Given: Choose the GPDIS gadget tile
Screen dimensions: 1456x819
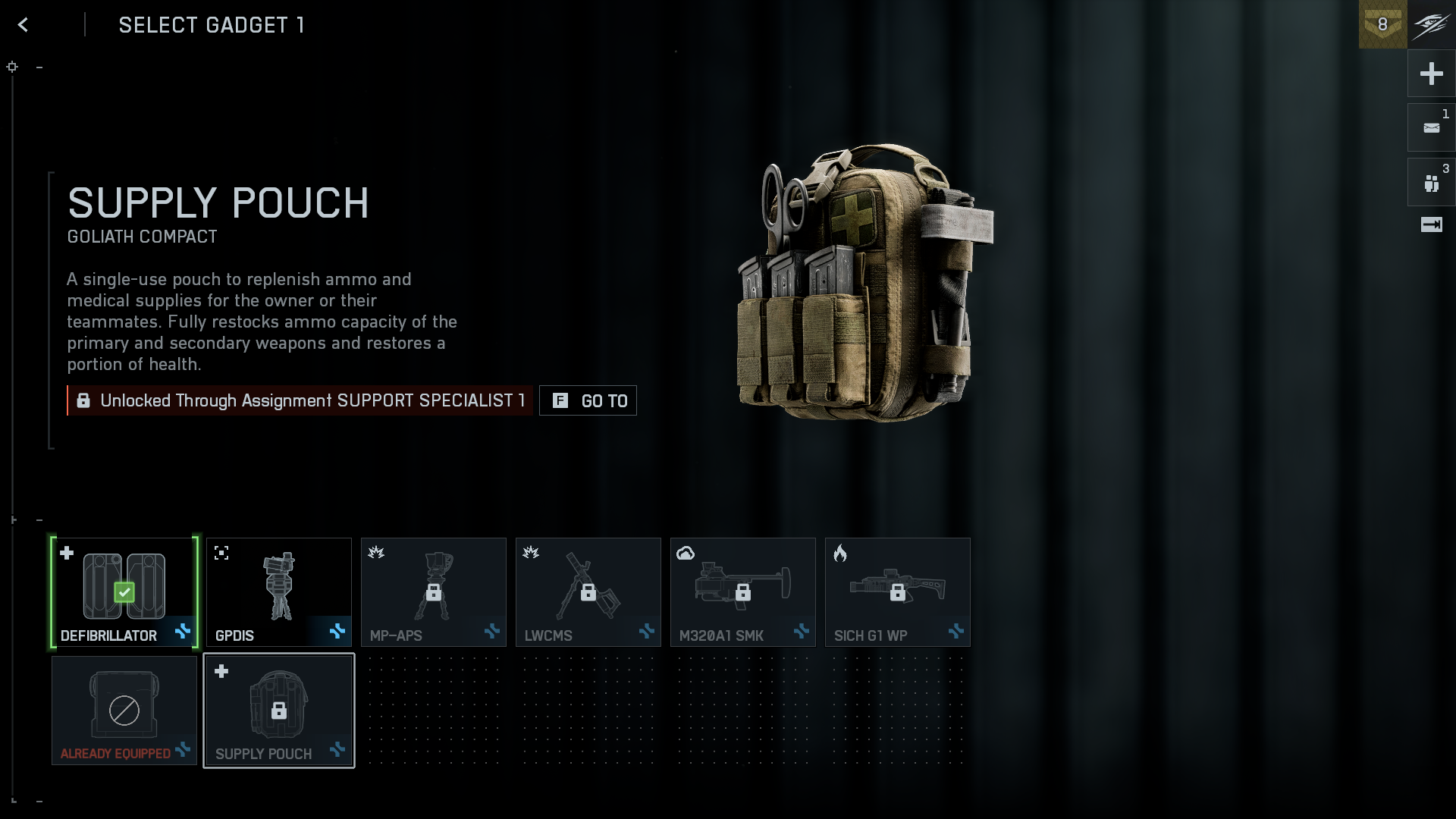Looking at the screenshot, I should [279, 592].
